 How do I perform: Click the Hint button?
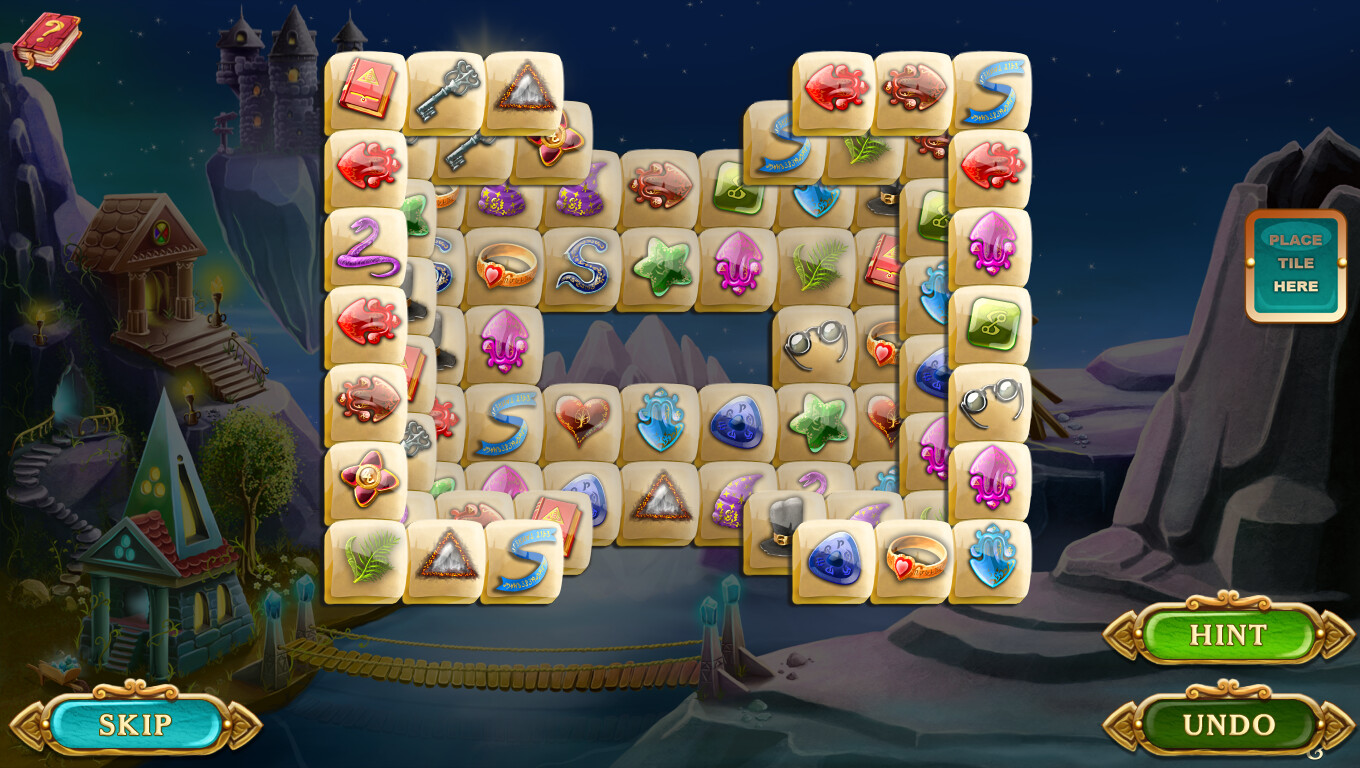coord(1228,635)
